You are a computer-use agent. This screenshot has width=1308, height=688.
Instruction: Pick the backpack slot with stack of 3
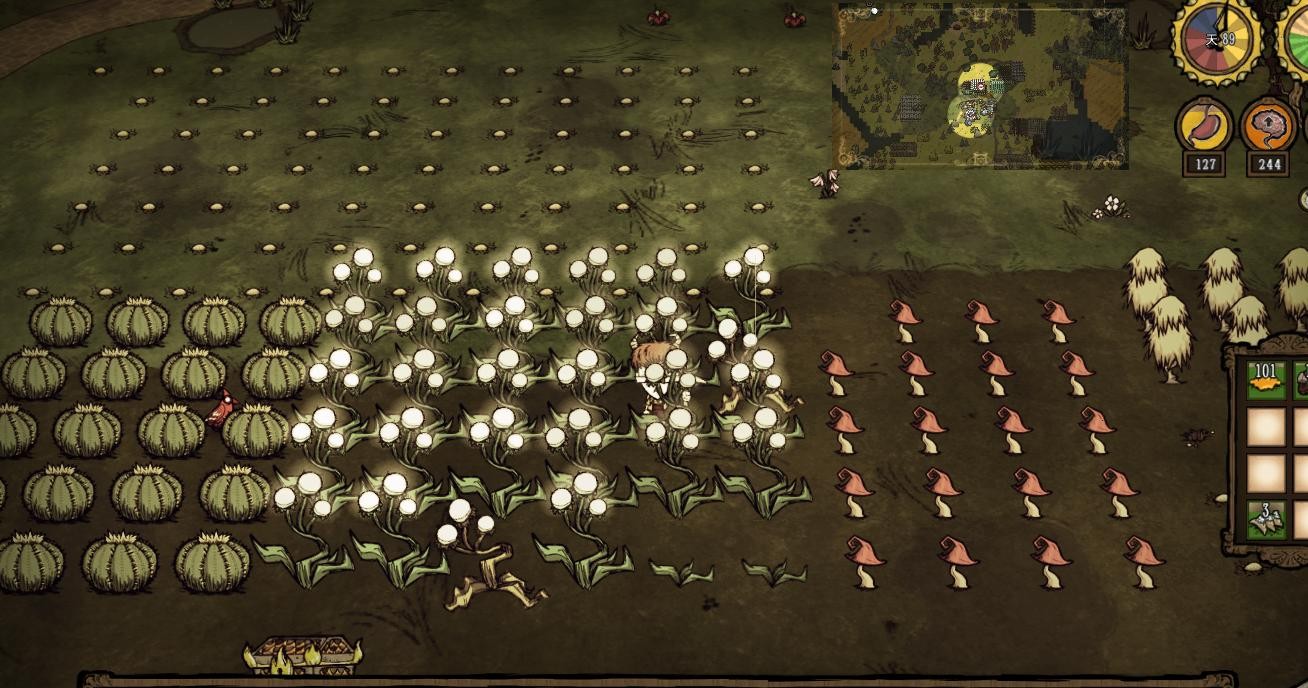click(1266, 520)
